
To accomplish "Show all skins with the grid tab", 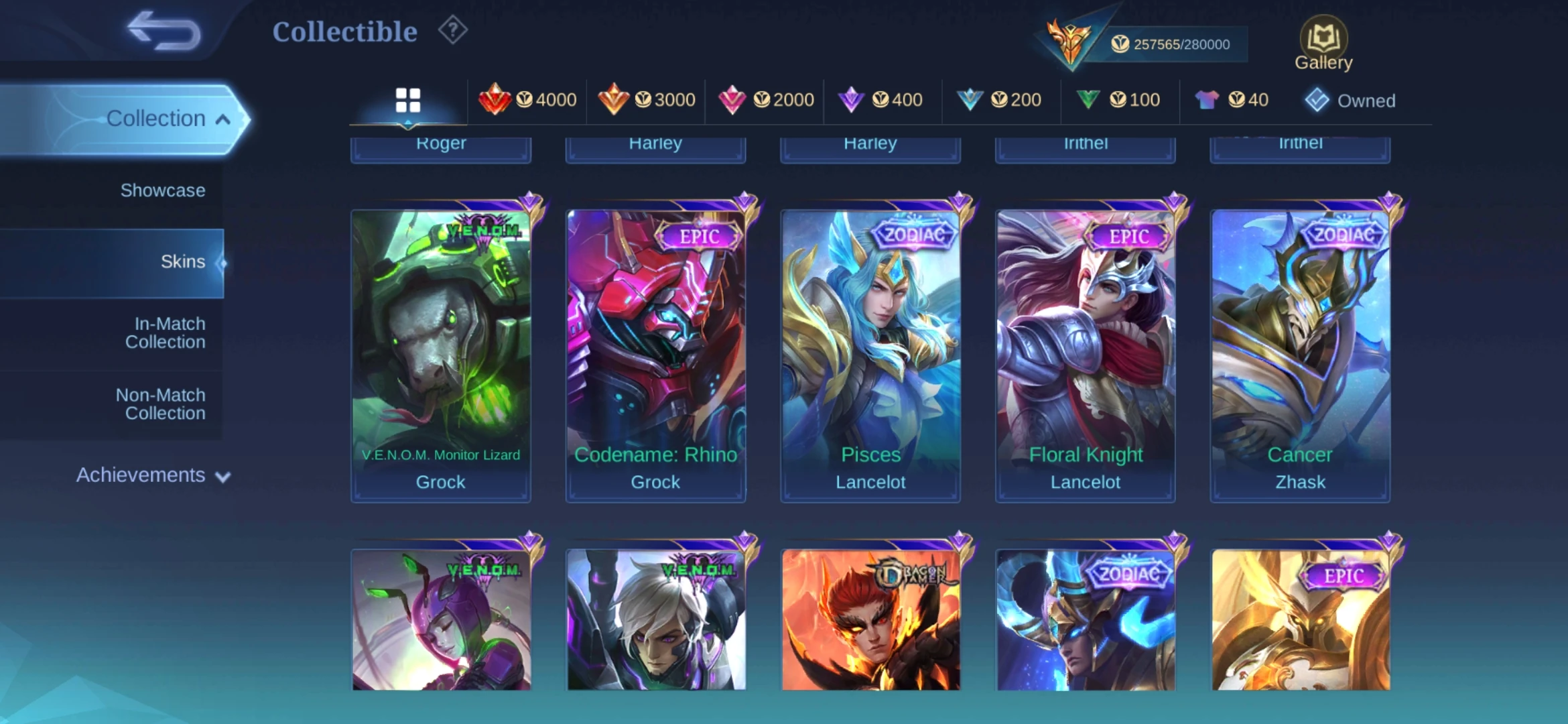I will [x=407, y=101].
